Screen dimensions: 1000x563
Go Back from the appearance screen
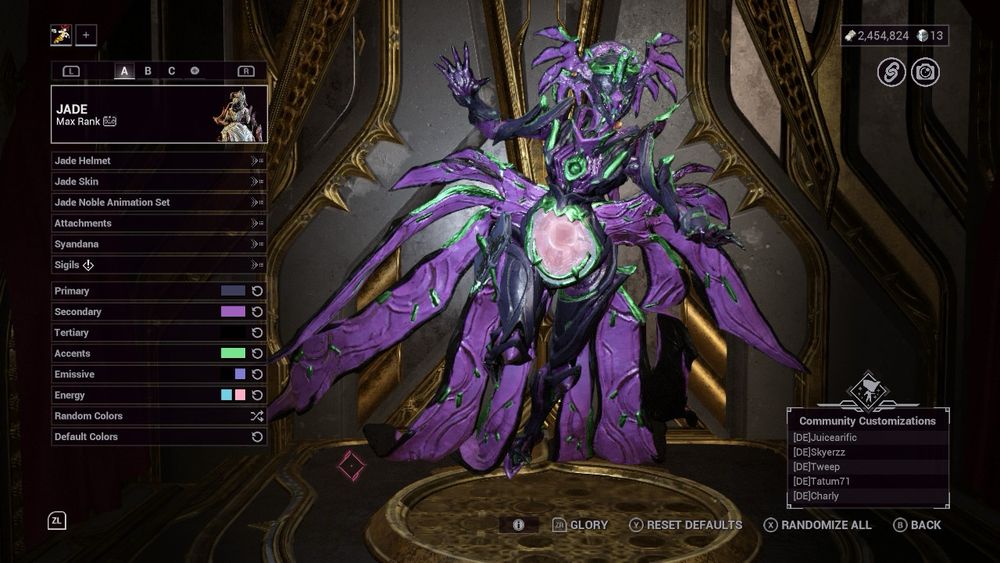916,525
